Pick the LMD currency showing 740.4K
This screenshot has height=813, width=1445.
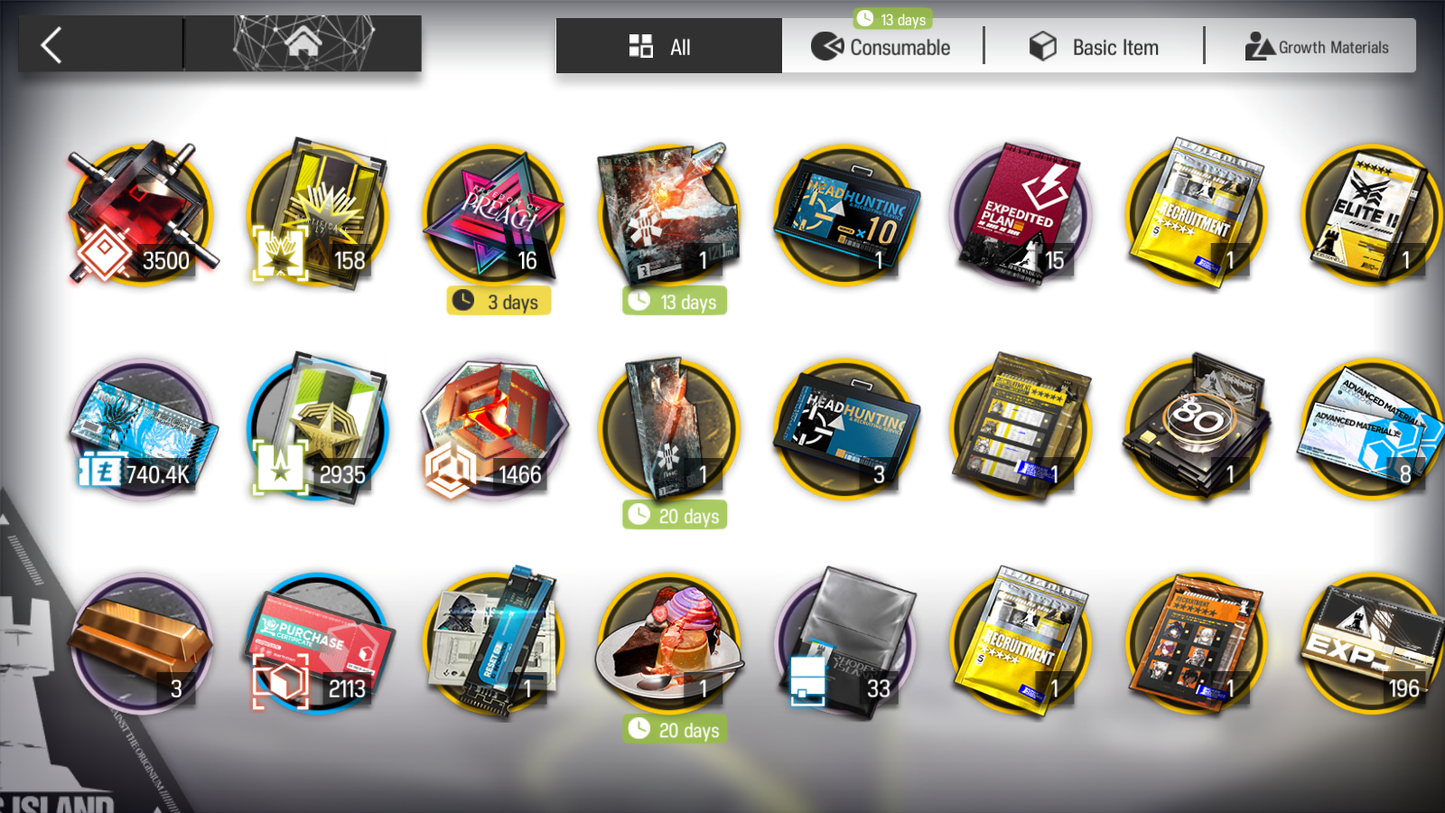141,430
